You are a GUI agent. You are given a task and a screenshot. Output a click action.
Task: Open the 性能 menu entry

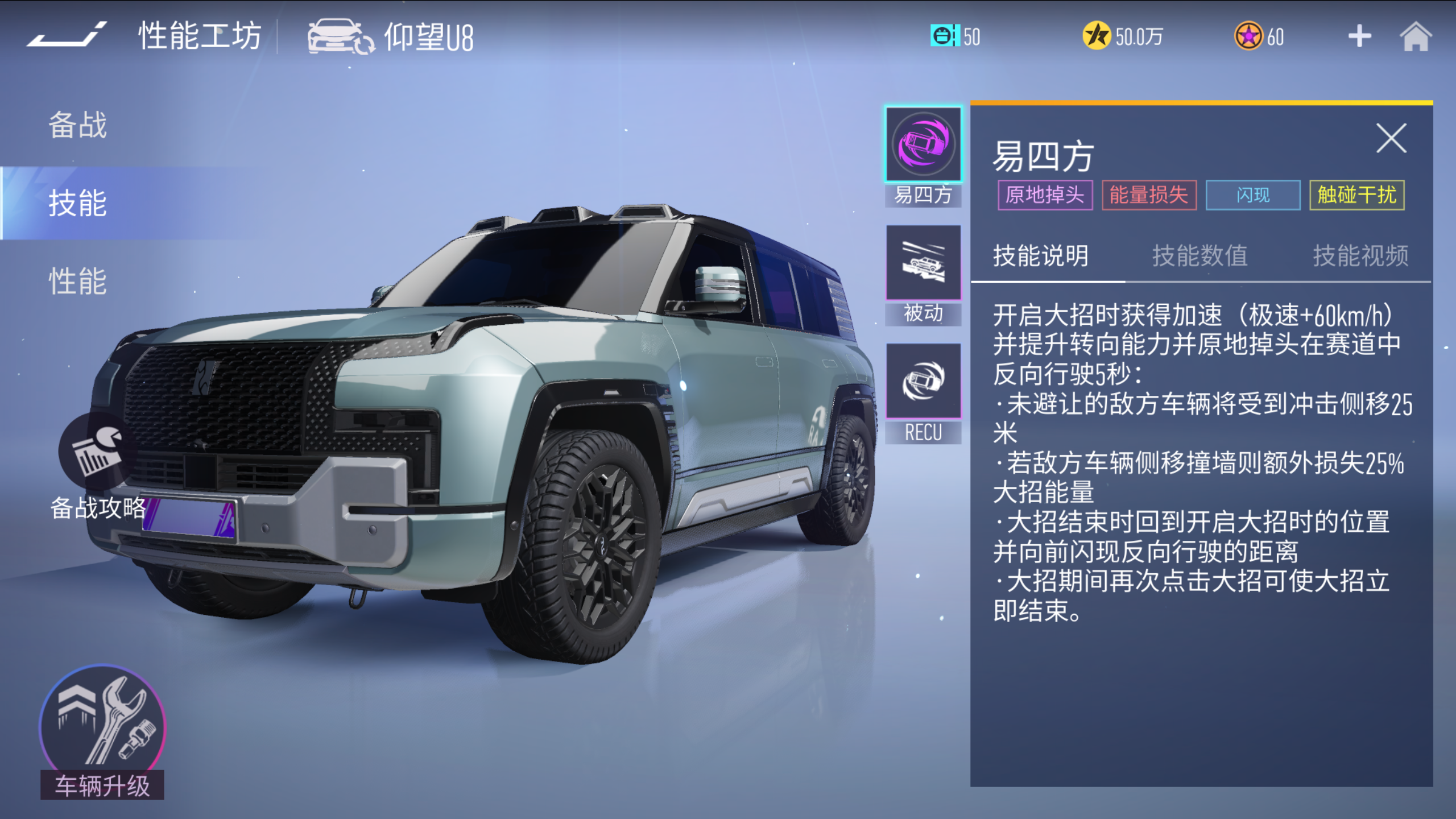click(x=78, y=281)
